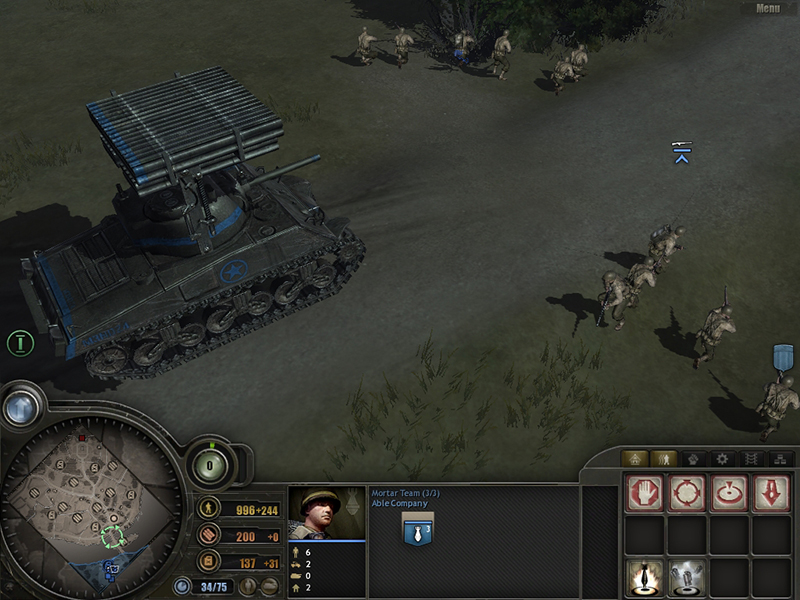Switch to the base buildings tab
Screen dimensions: 800x600
click(x=635, y=458)
